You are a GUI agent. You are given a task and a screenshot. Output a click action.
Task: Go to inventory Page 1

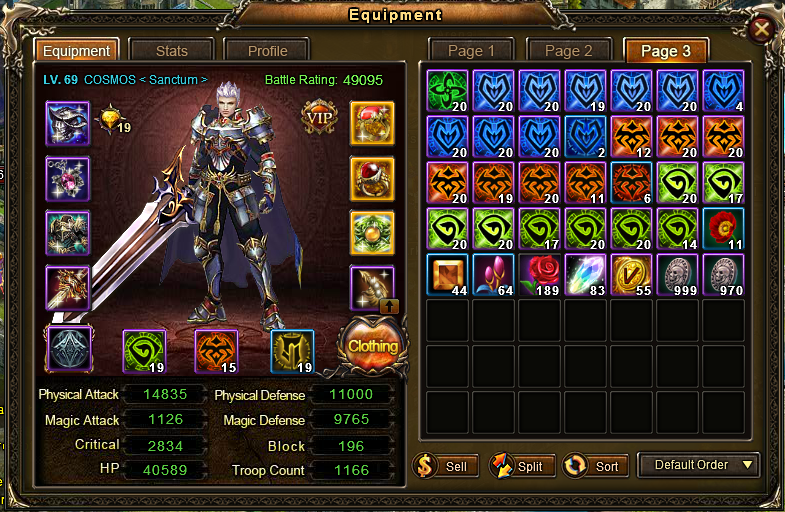[x=471, y=51]
